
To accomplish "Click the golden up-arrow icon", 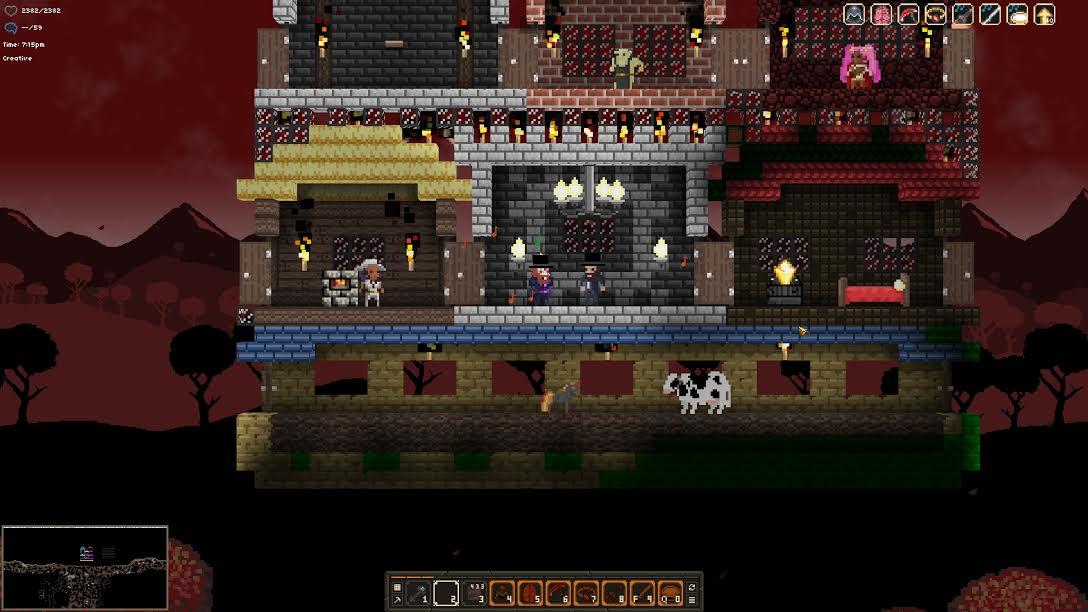I will 1044,14.
